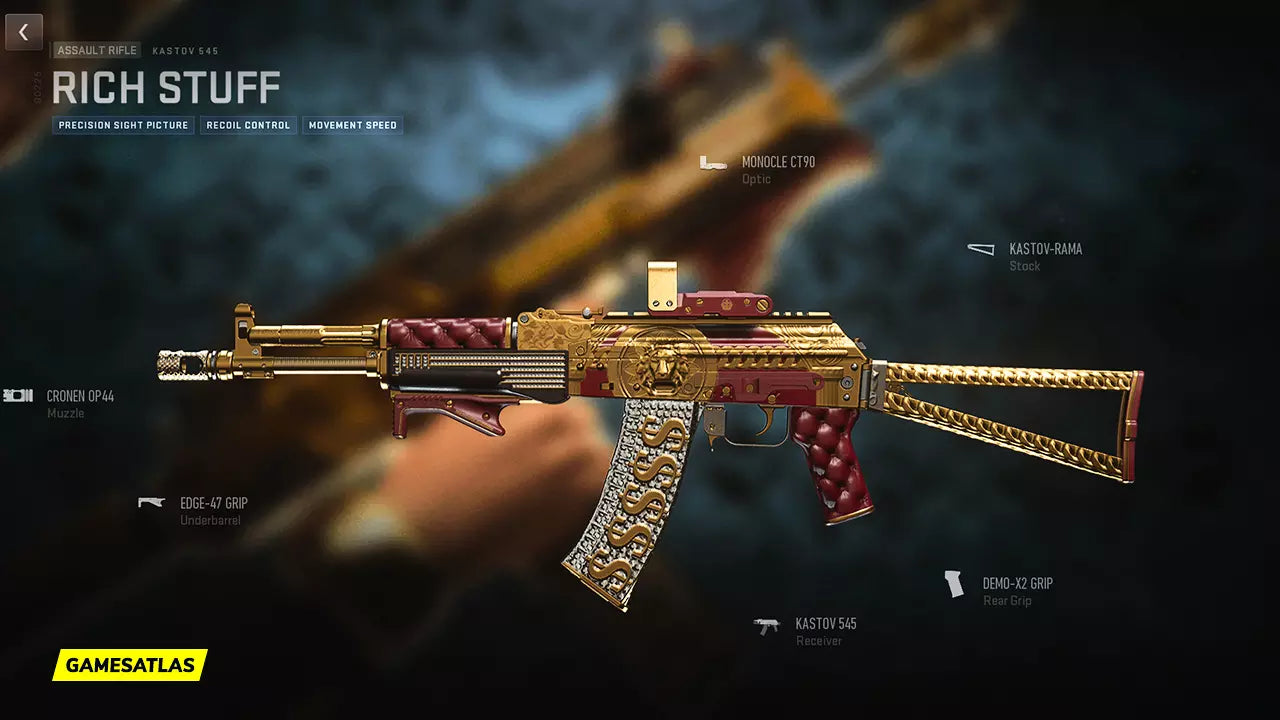The image size is (1280, 720).
Task: Select the Kastov 545 receiver slot
Action: point(825,625)
